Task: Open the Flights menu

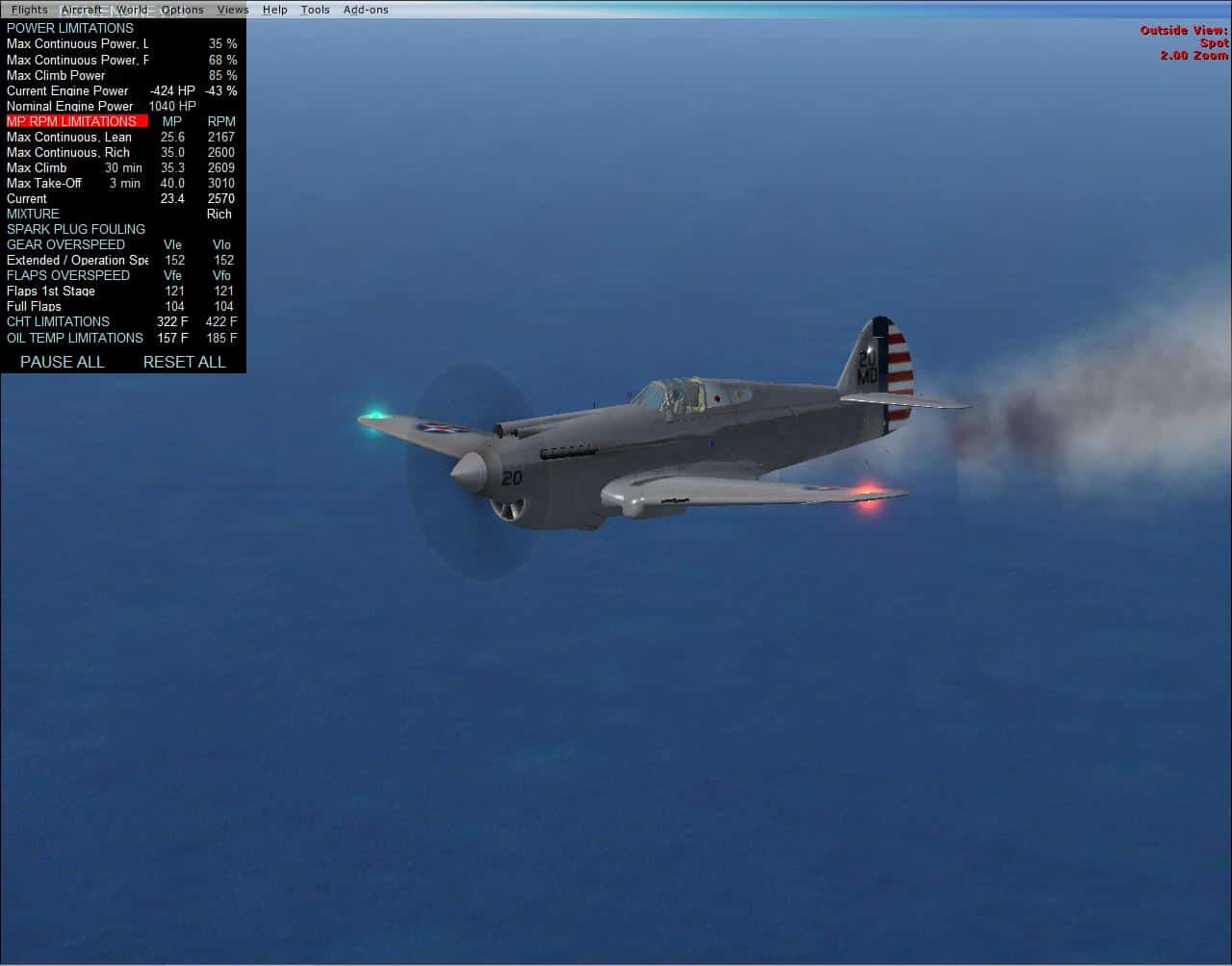Action: [x=28, y=10]
